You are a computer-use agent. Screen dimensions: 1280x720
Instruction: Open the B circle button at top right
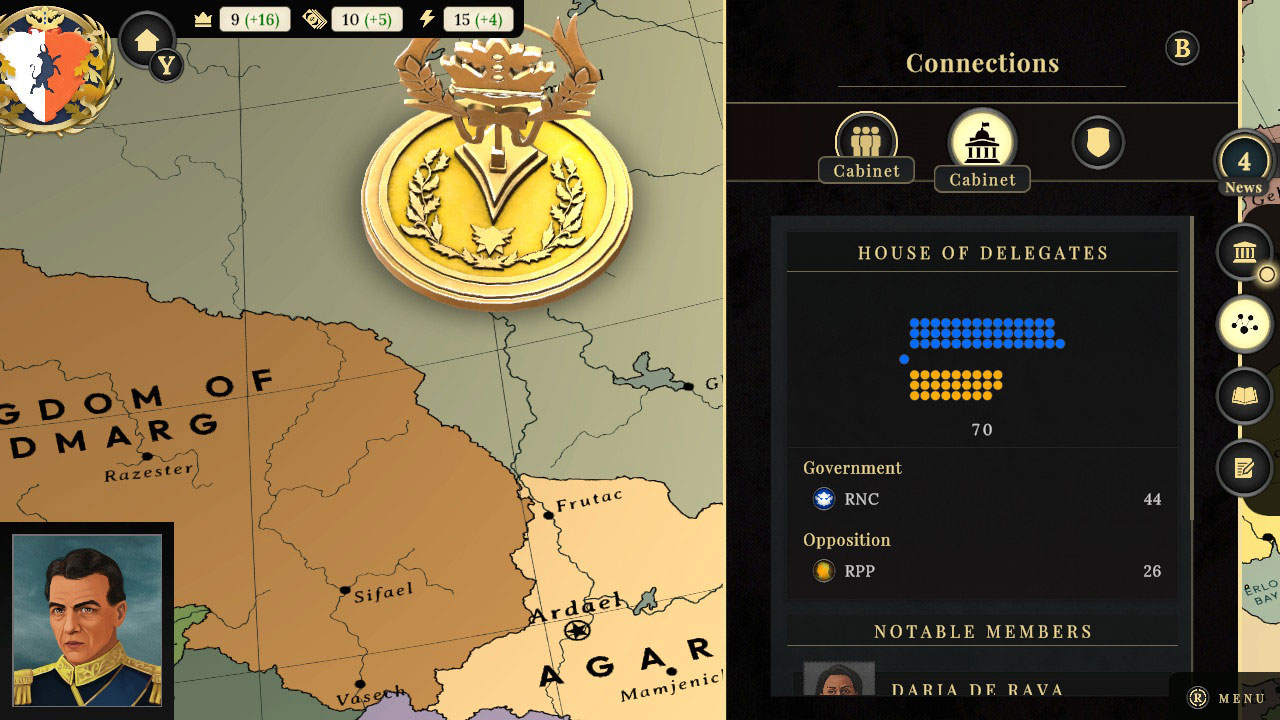(1181, 47)
